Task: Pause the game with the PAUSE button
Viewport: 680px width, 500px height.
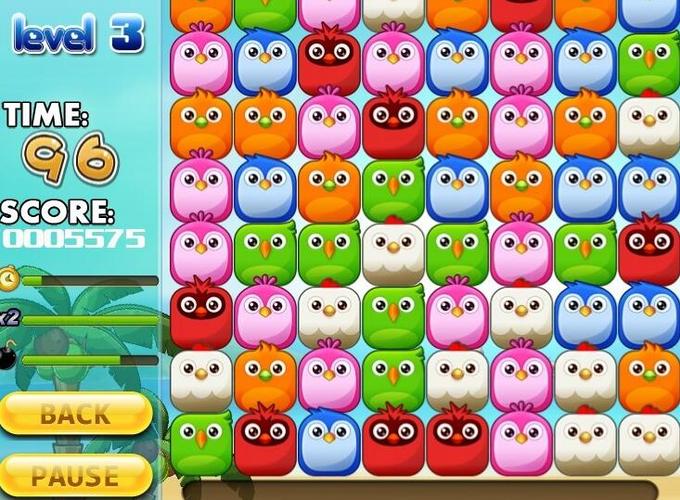Action: point(75,473)
